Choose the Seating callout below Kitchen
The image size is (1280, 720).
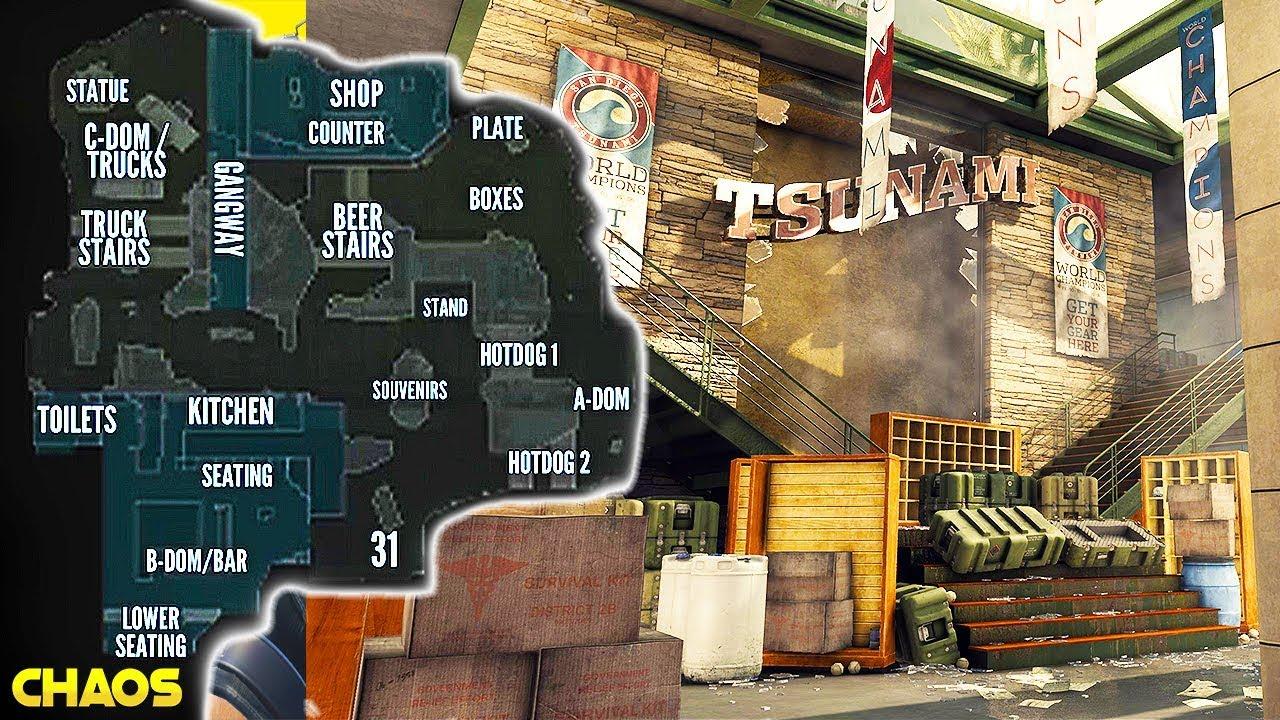(237, 476)
